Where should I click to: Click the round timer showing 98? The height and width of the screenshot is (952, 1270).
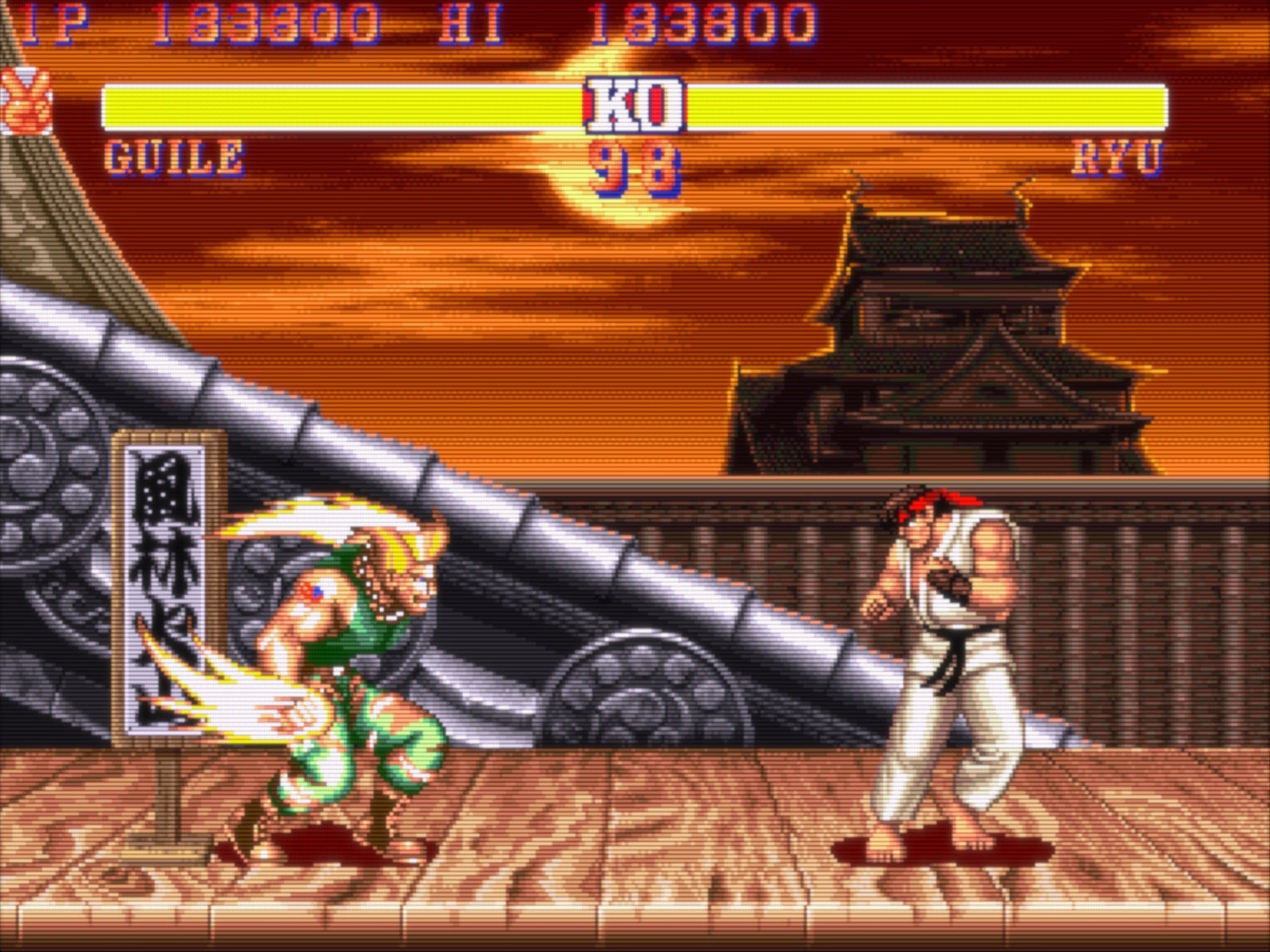[x=633, y=165]
